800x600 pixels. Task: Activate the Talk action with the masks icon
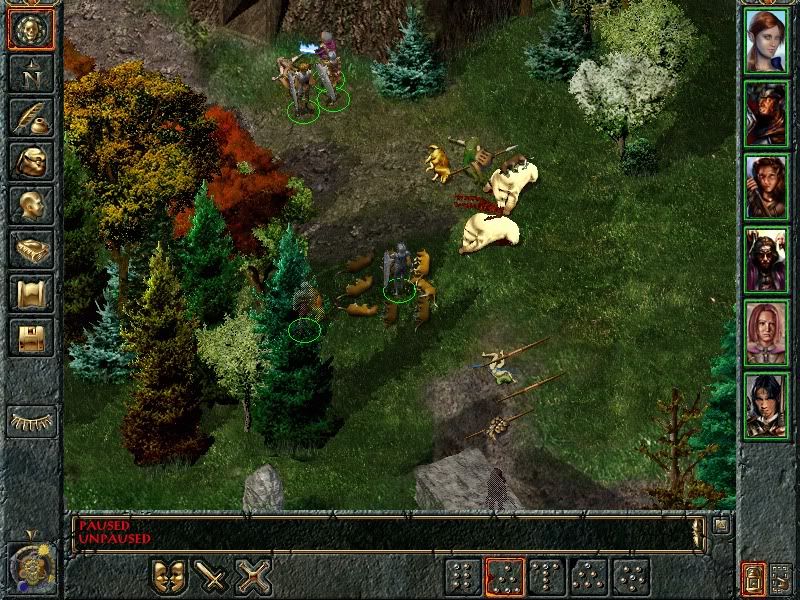tap(169, 577)
